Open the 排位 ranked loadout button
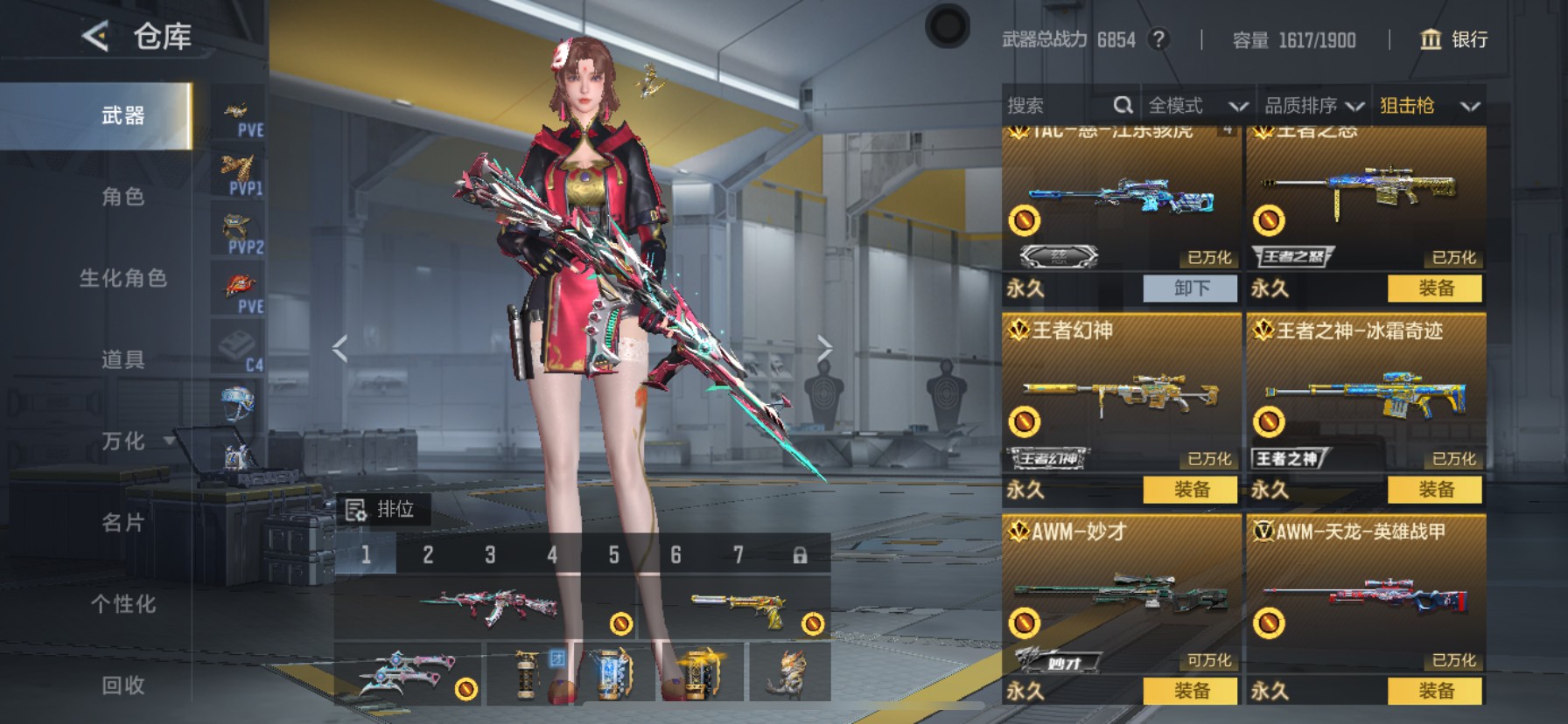 point(382,510)
